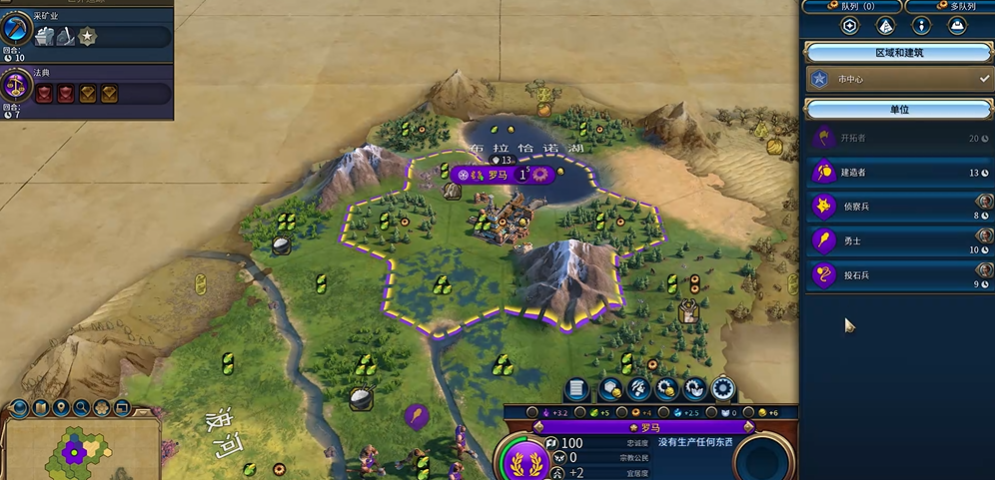This screenshot has height=480, width=995.
Task: Open the 多队列 (Multi-queue) tab
Action: click(948, 6)
